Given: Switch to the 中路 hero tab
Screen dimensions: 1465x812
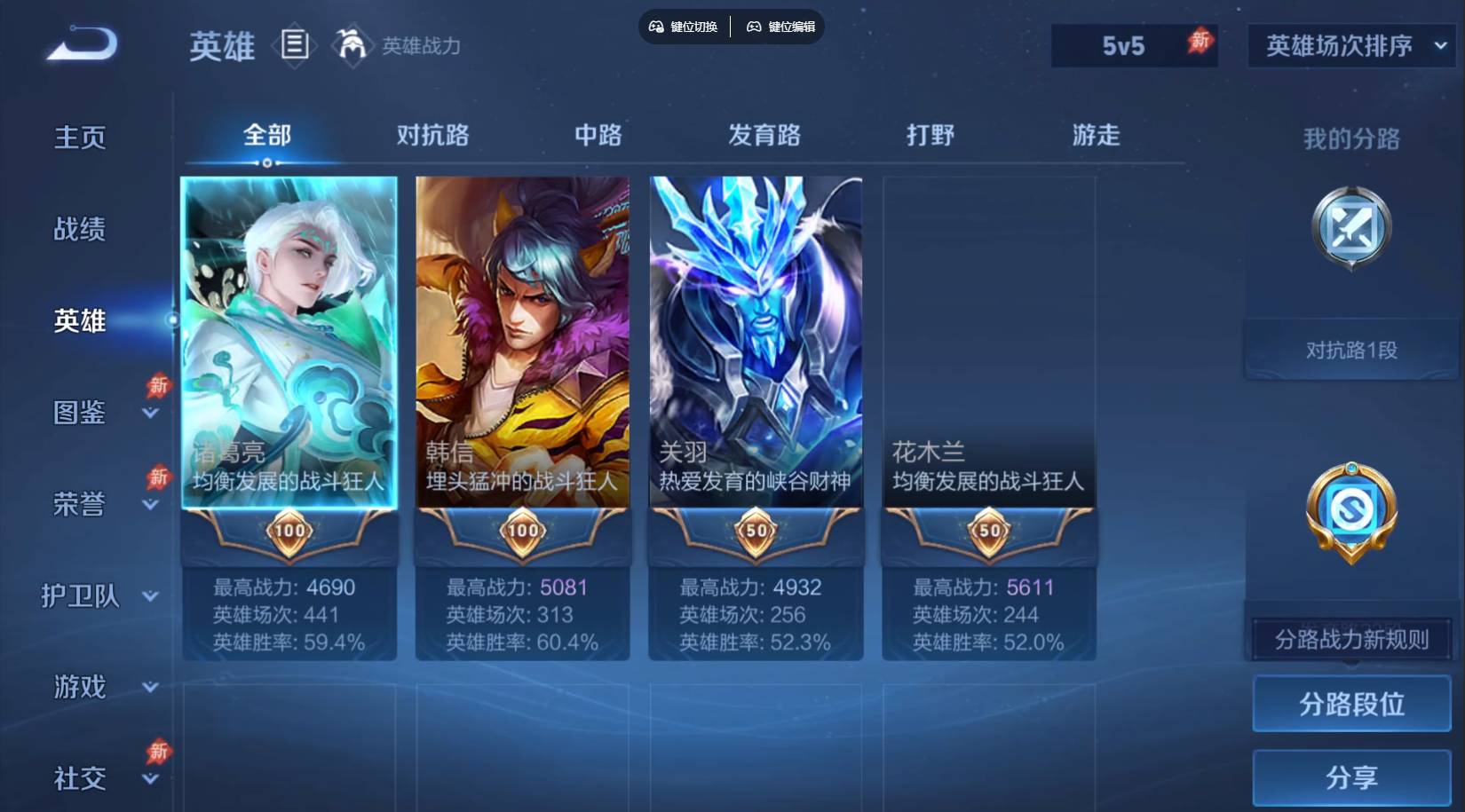Looking at the screenshot, I should pos(598,135).
